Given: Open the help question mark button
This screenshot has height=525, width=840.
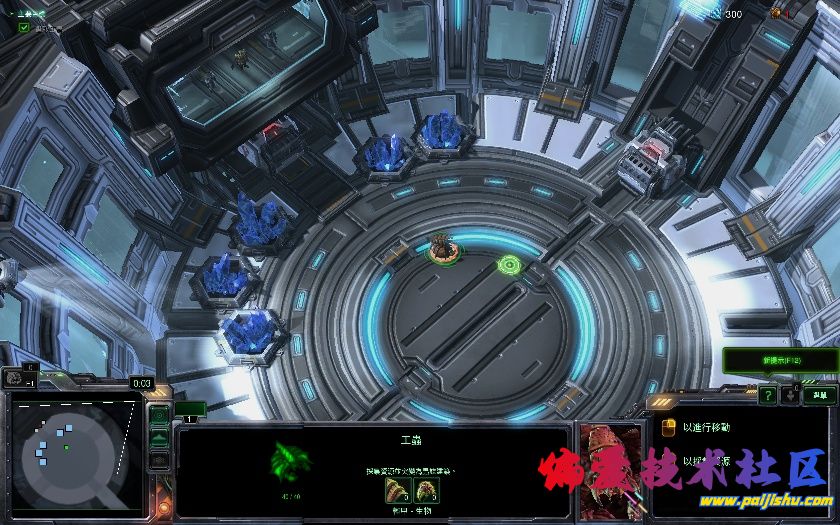Looking at the screenshot, I should click(x=767, y=395).
